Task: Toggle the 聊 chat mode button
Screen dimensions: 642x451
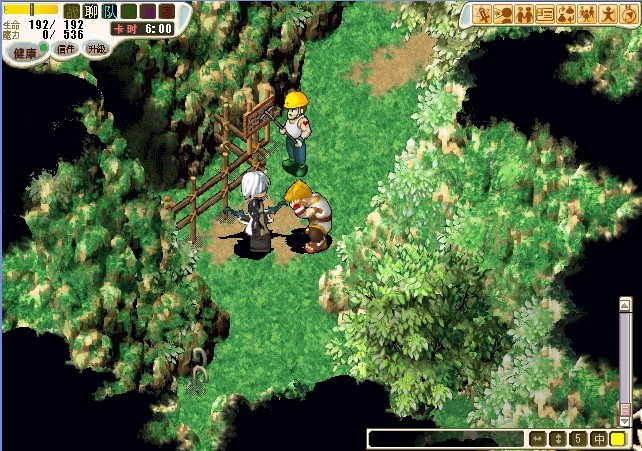Action: pos(91,11)
